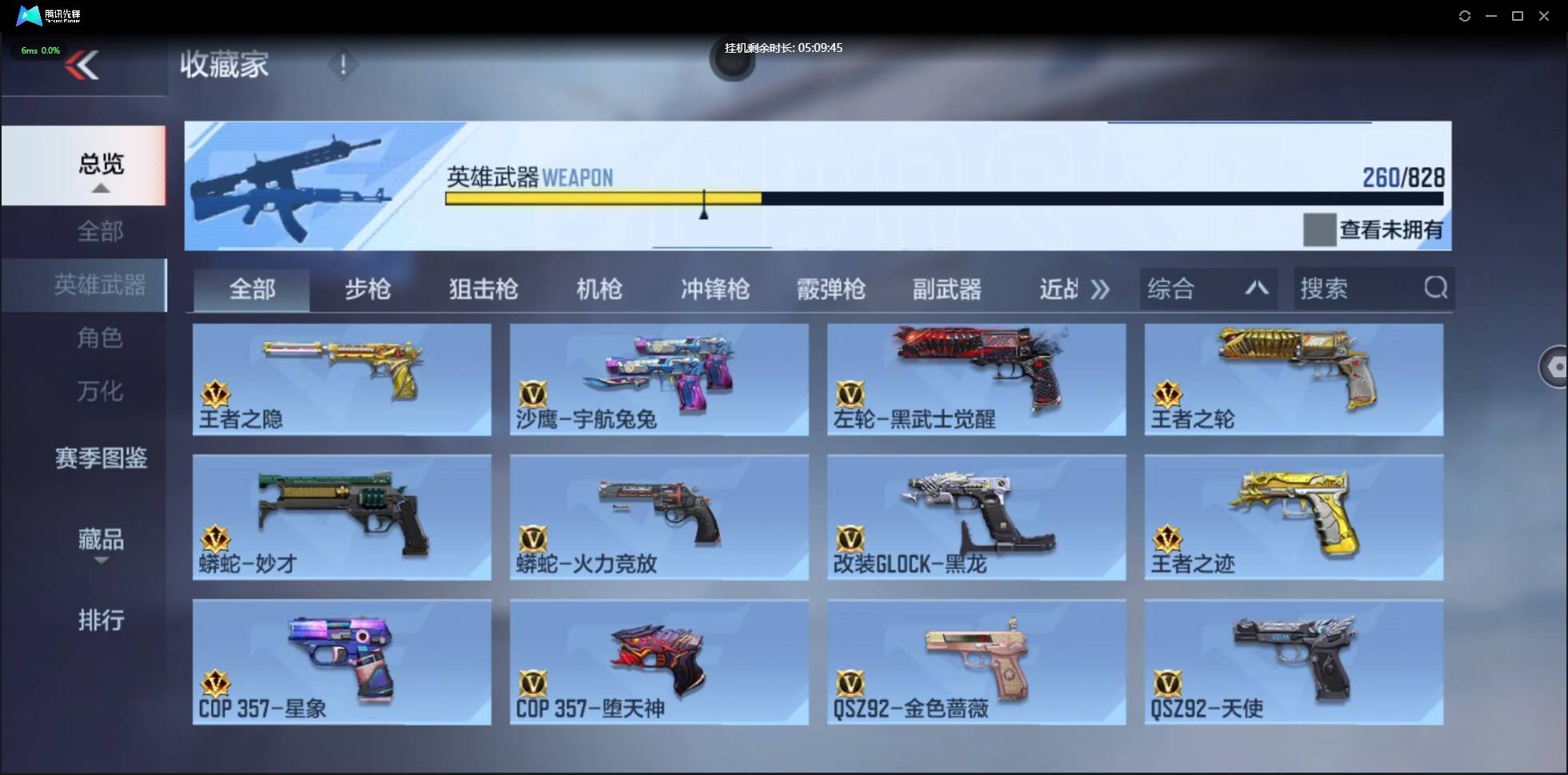This screenshot has width=1568, height=775.
Task: Open the 排行 rankings page
Action: tap(101, 620)
